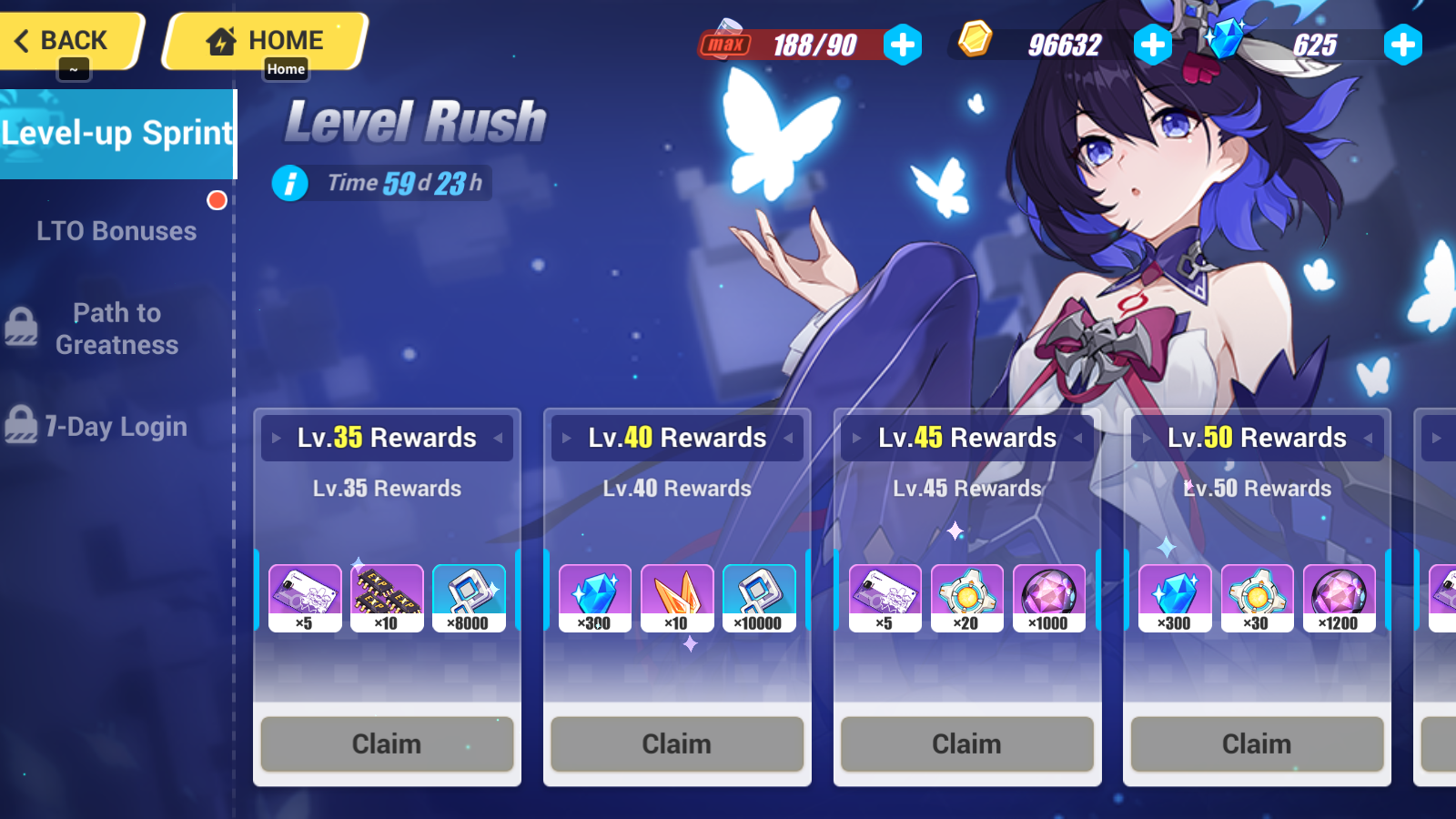Claim the Lv.35 Rewards
This screenshot has height=819, width=1456.
click(387, 743)
